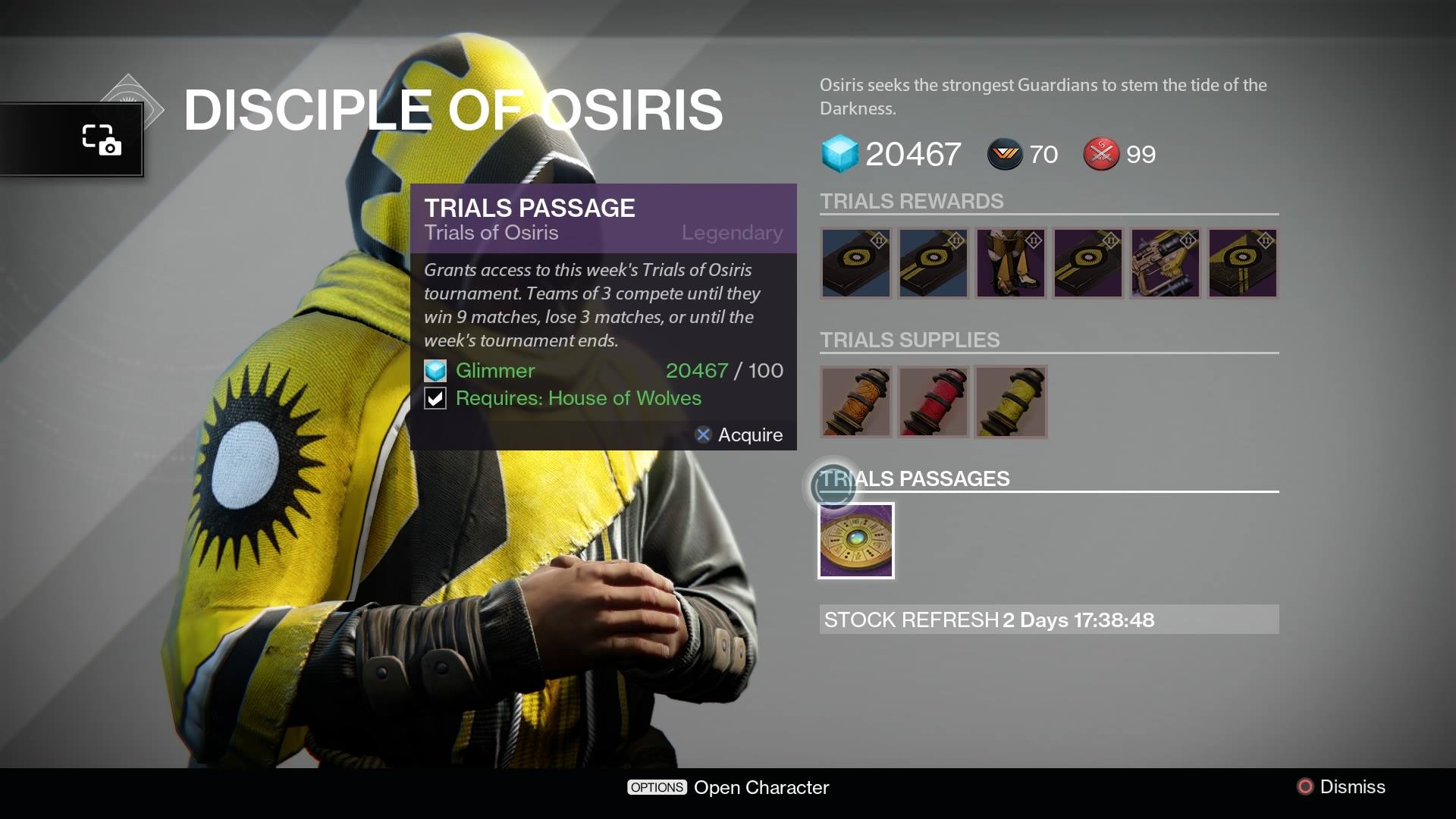Select the yellow scroll supply item

coord(1011,402)
